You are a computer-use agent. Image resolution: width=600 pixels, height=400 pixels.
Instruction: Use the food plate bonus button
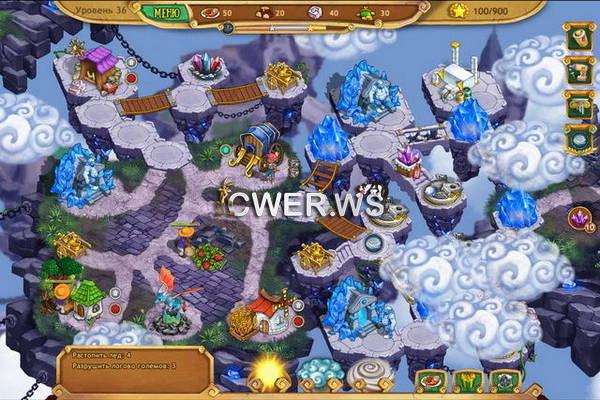(x=431, y=381)
